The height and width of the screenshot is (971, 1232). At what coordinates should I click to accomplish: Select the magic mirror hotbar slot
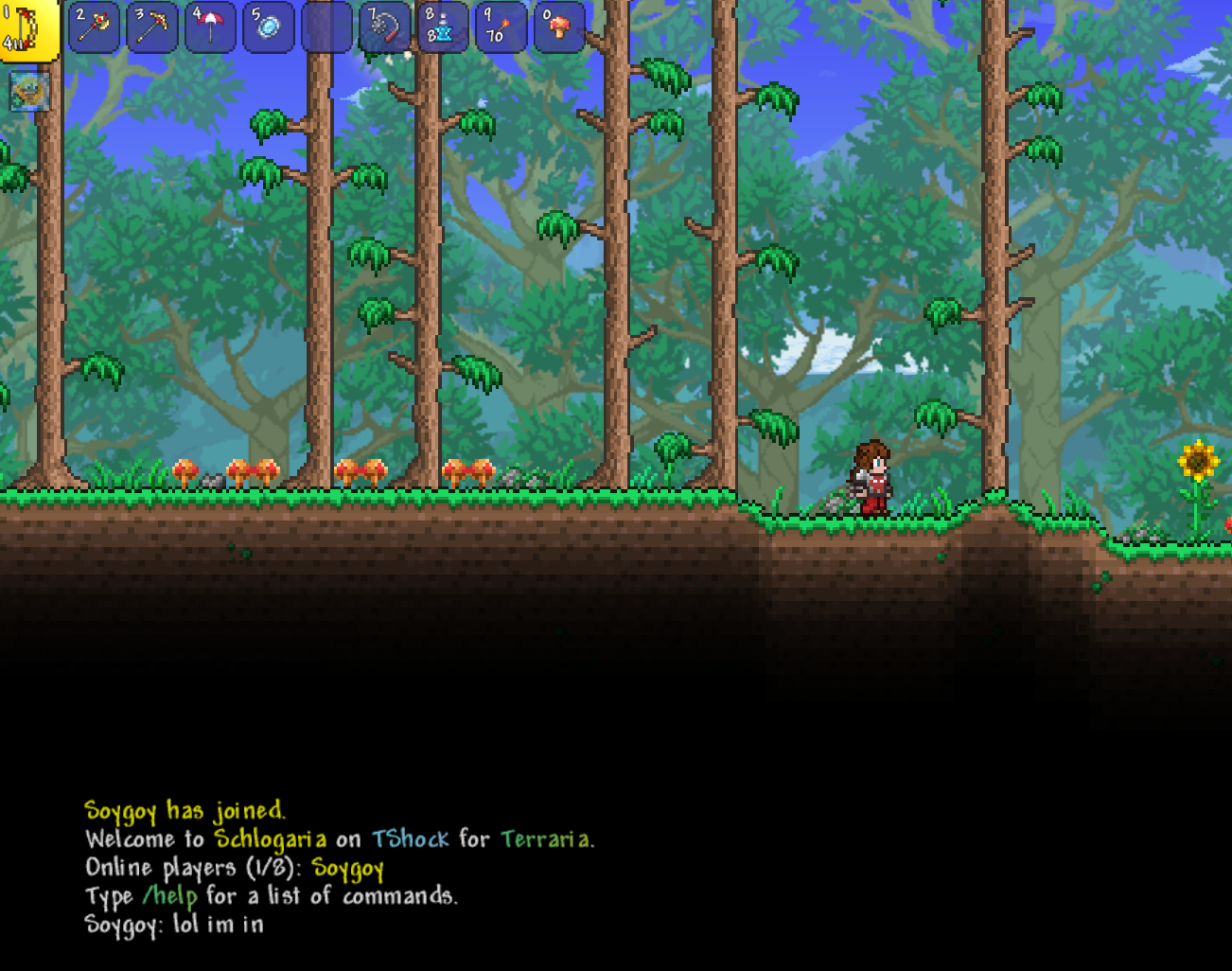[269, 27]
